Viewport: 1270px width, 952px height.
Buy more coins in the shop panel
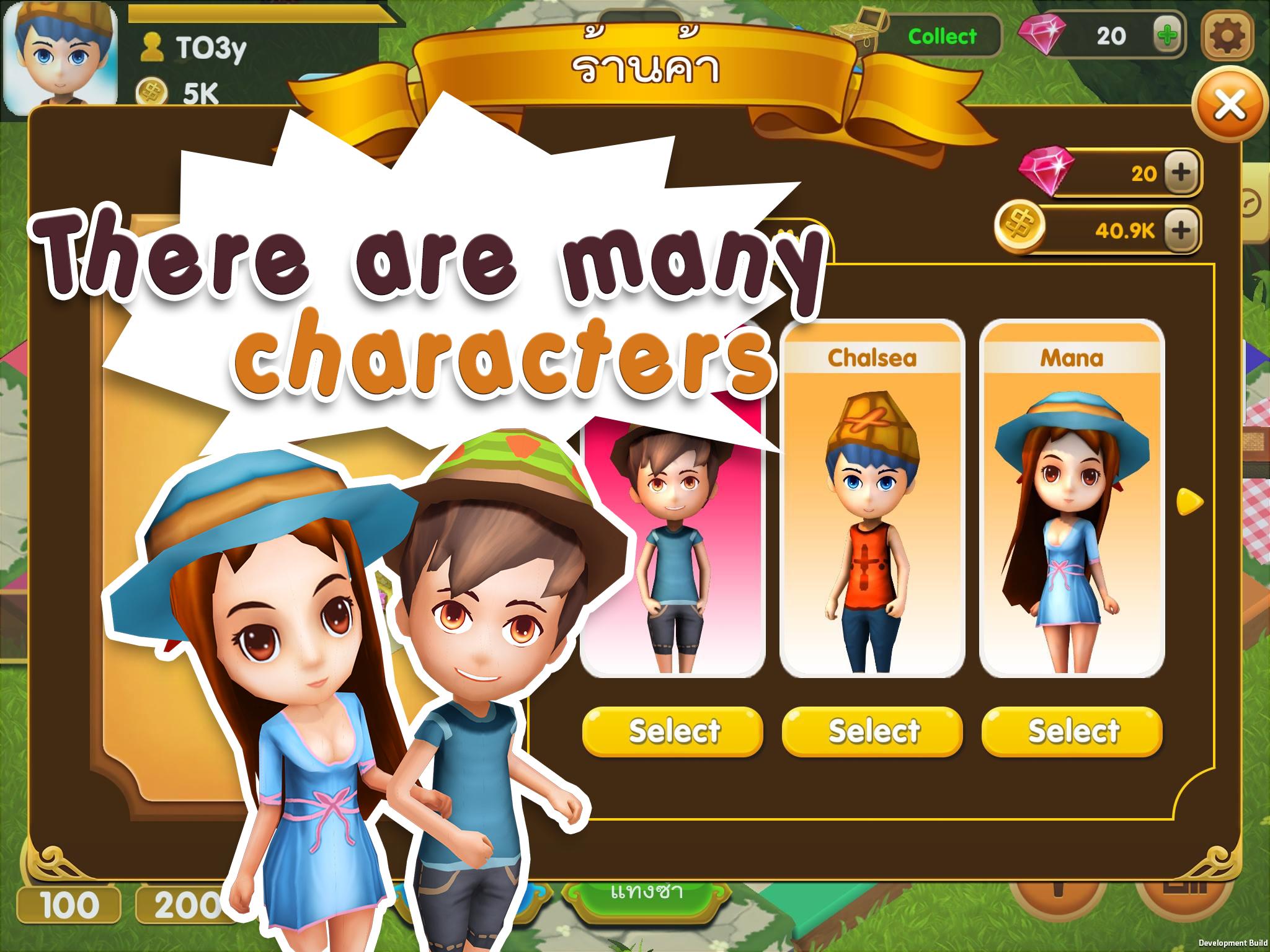coord(1182,231)
